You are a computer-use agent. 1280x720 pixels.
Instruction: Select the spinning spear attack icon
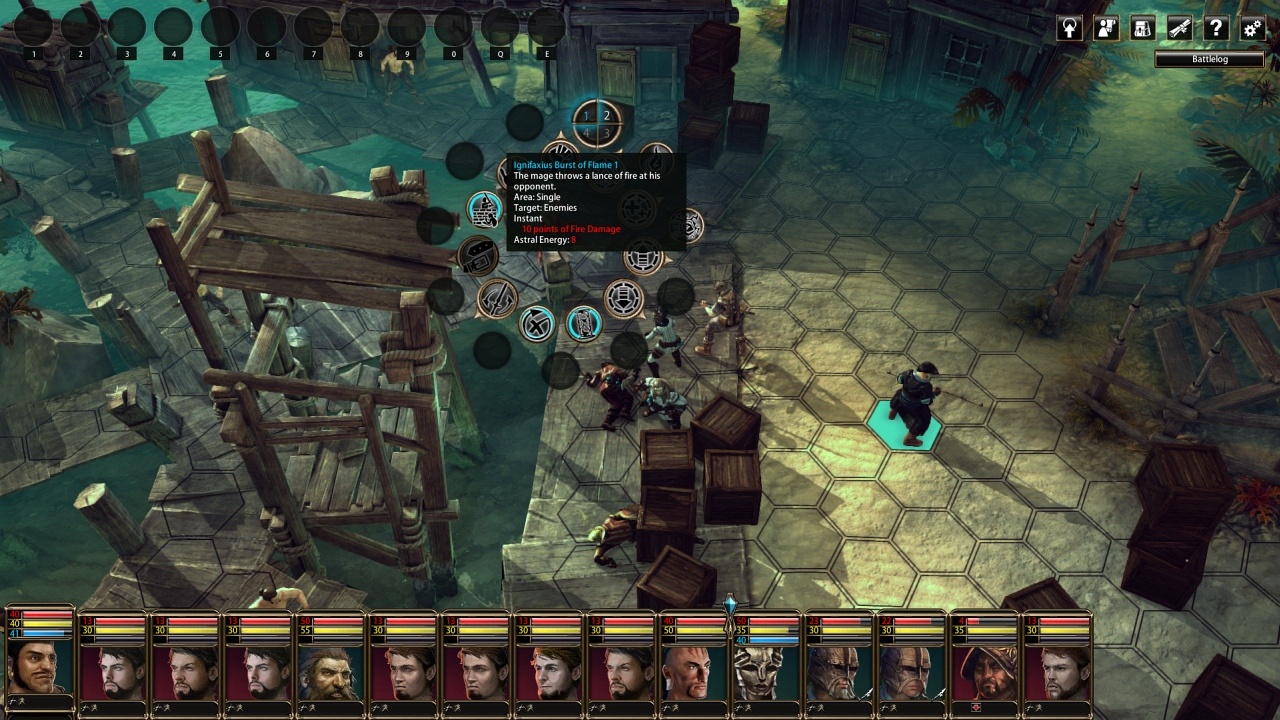[x=497, y=298]
